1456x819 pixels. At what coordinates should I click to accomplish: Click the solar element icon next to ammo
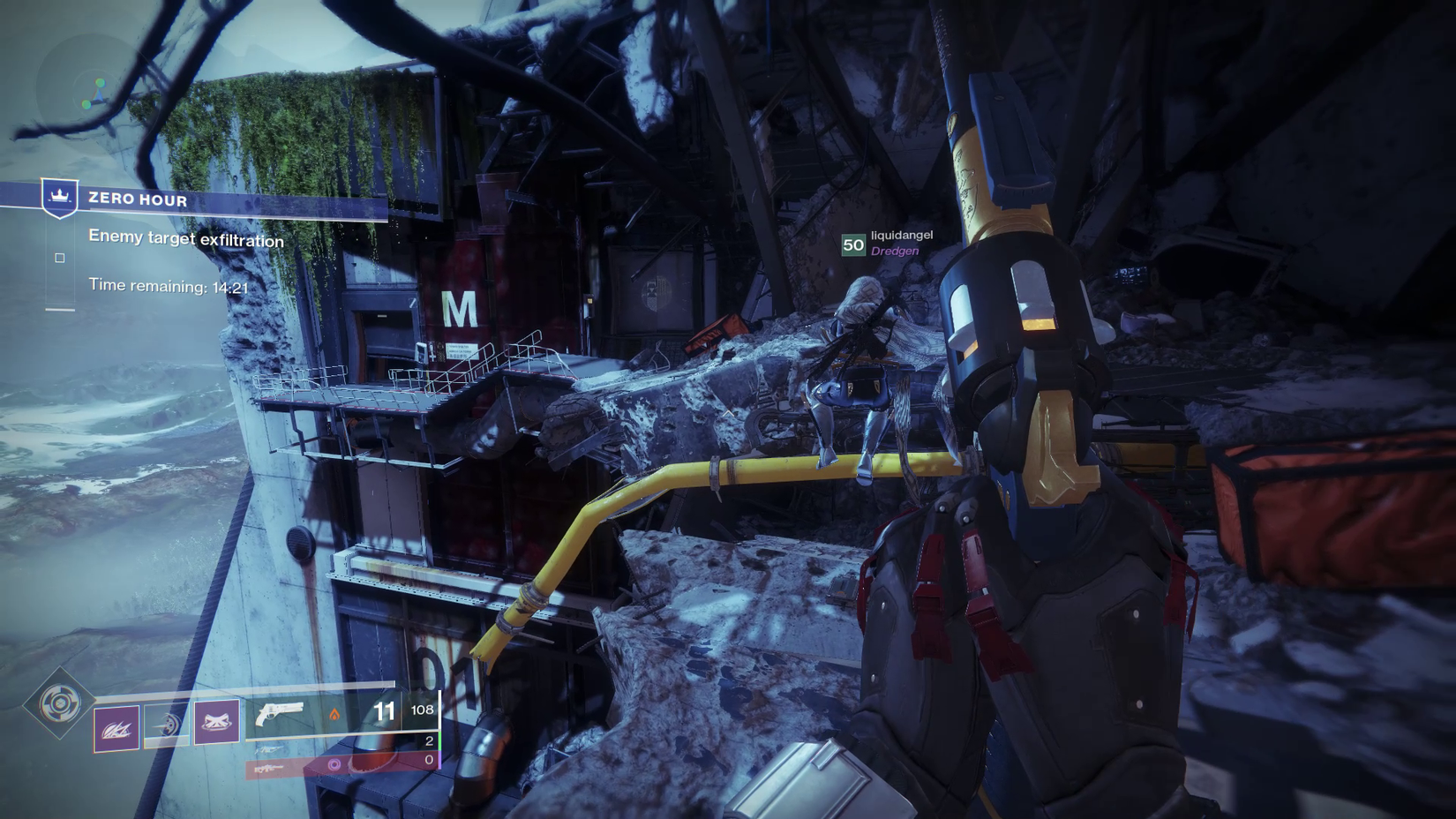tap(335, 713)
